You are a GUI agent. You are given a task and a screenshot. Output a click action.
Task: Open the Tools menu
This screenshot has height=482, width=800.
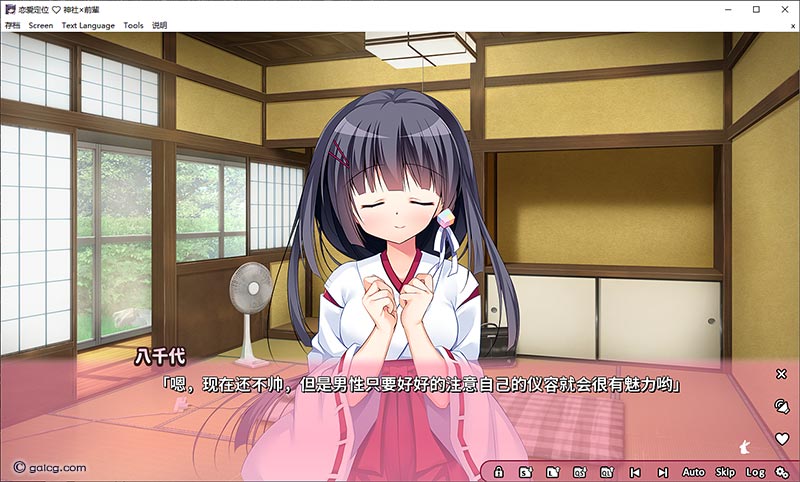coord(133,25)
